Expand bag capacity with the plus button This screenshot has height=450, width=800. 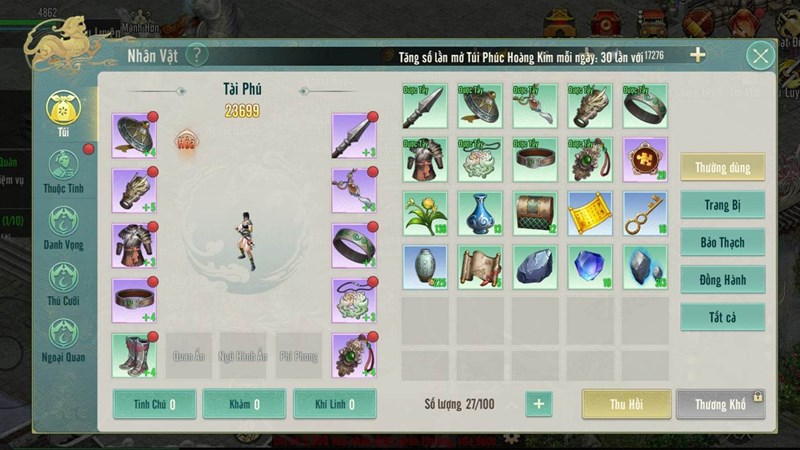[x=538, y=404]
